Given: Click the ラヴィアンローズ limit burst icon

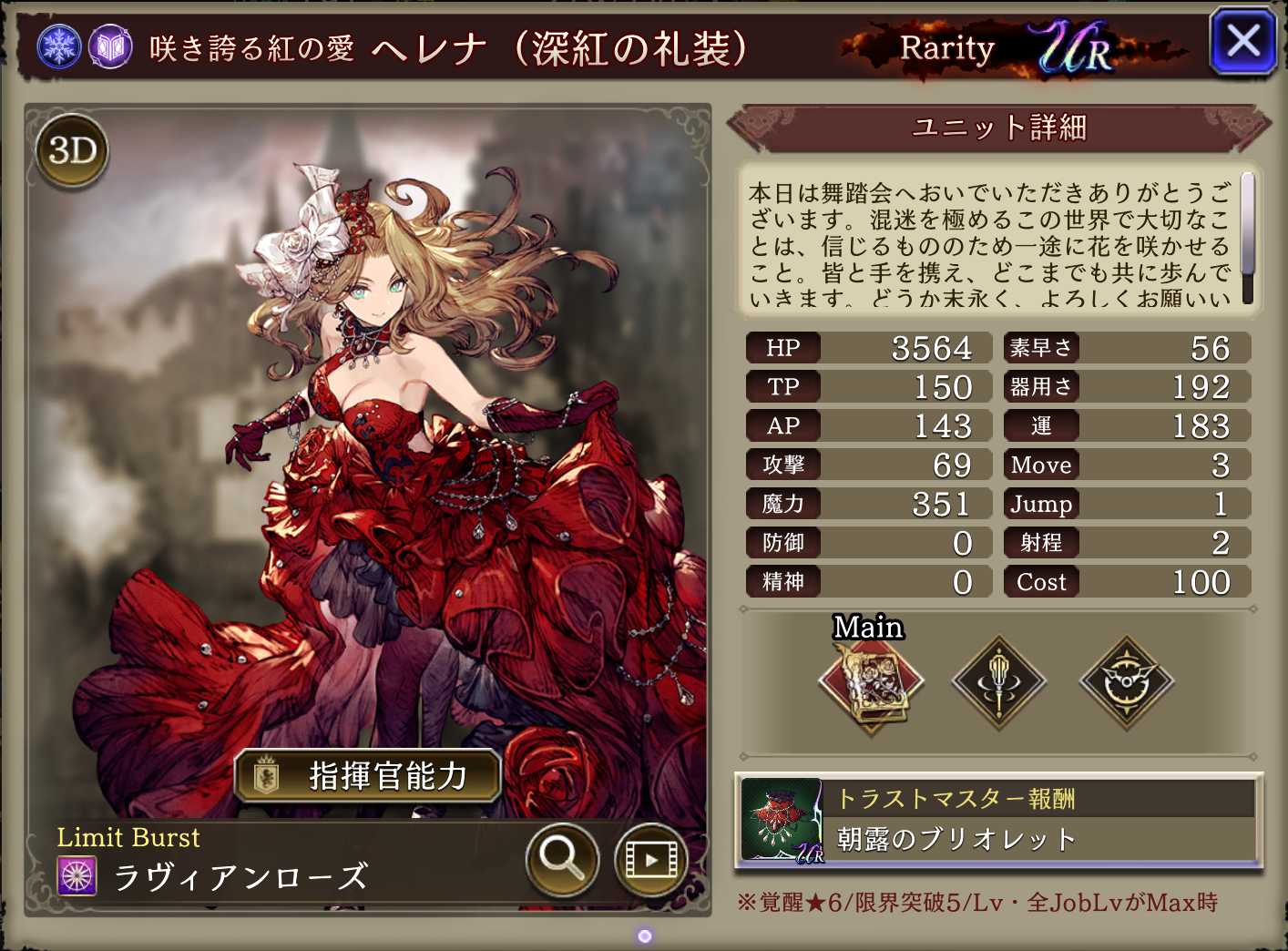Looking at the screenshot, I should coord(77,876).
